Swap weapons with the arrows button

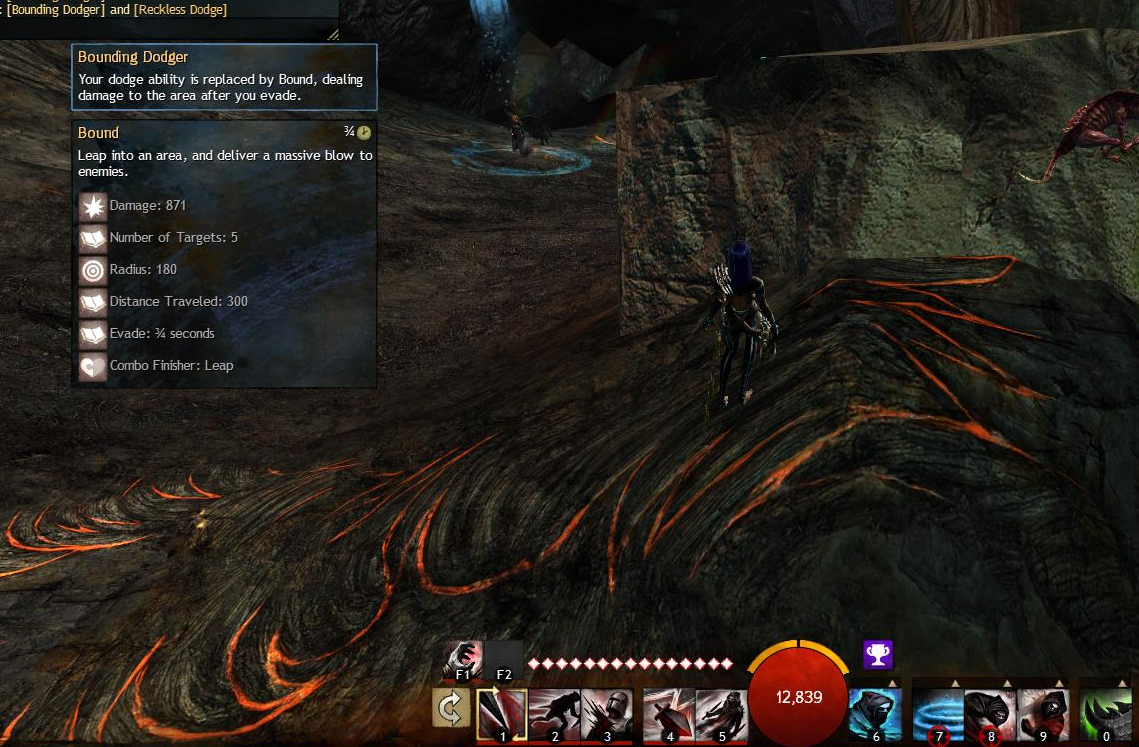point(452,708)
